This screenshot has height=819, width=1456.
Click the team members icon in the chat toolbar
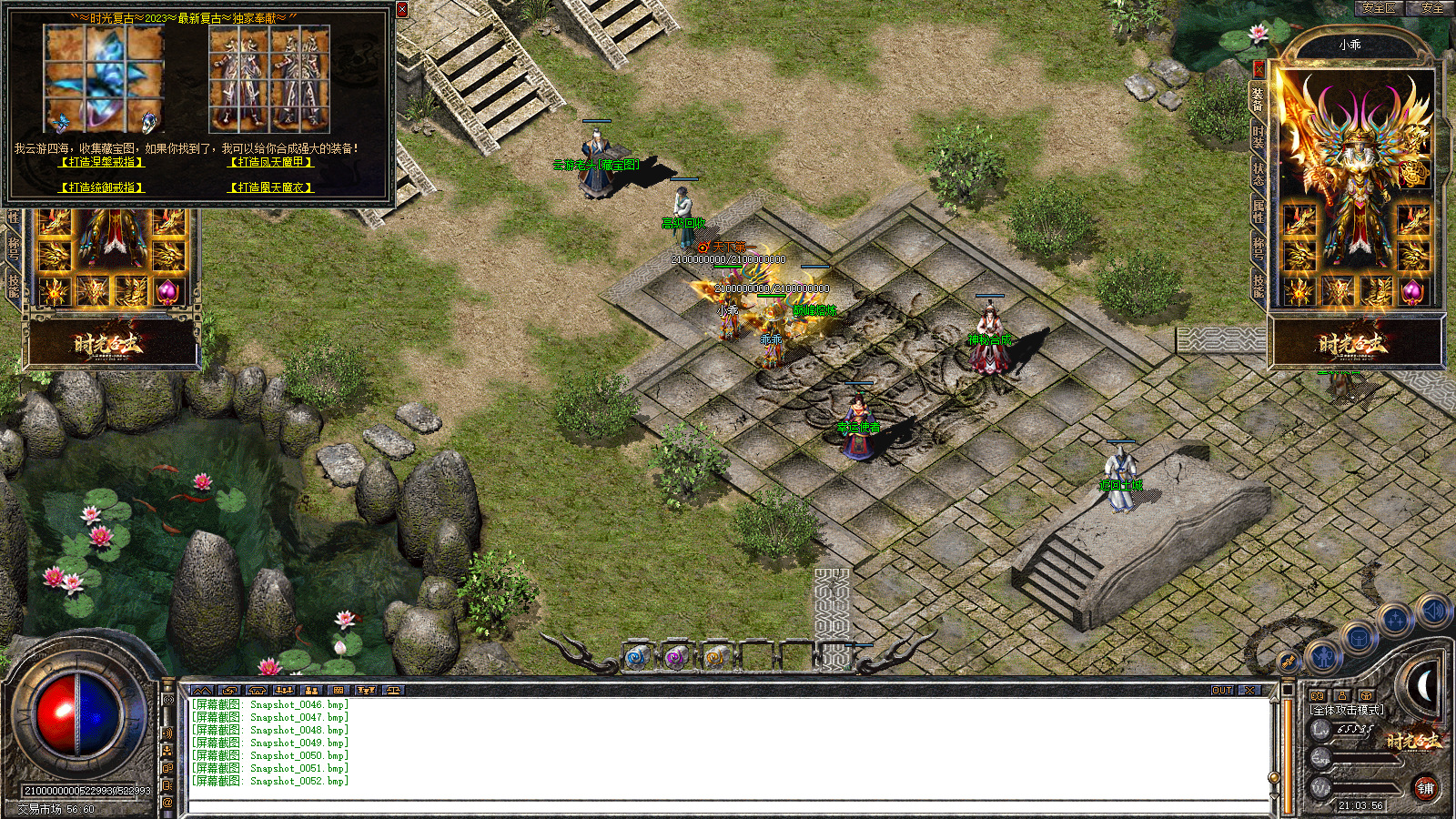311,690
